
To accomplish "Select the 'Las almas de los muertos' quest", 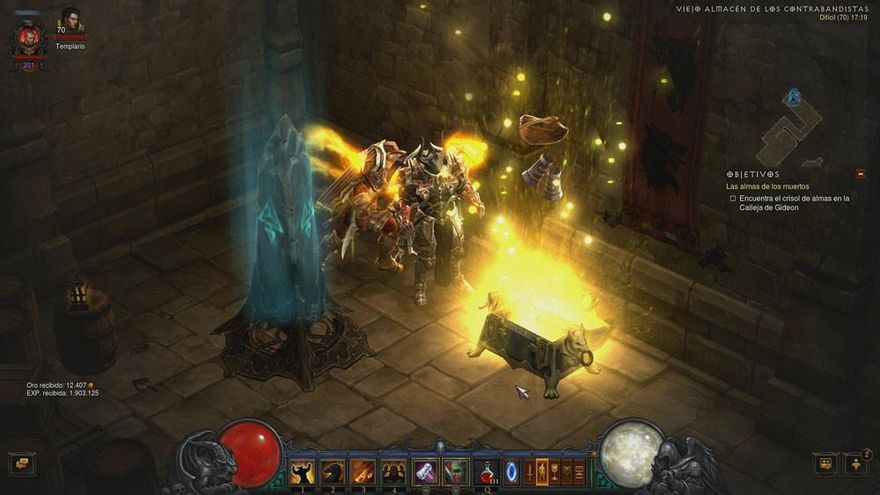I will pos(767,187).
